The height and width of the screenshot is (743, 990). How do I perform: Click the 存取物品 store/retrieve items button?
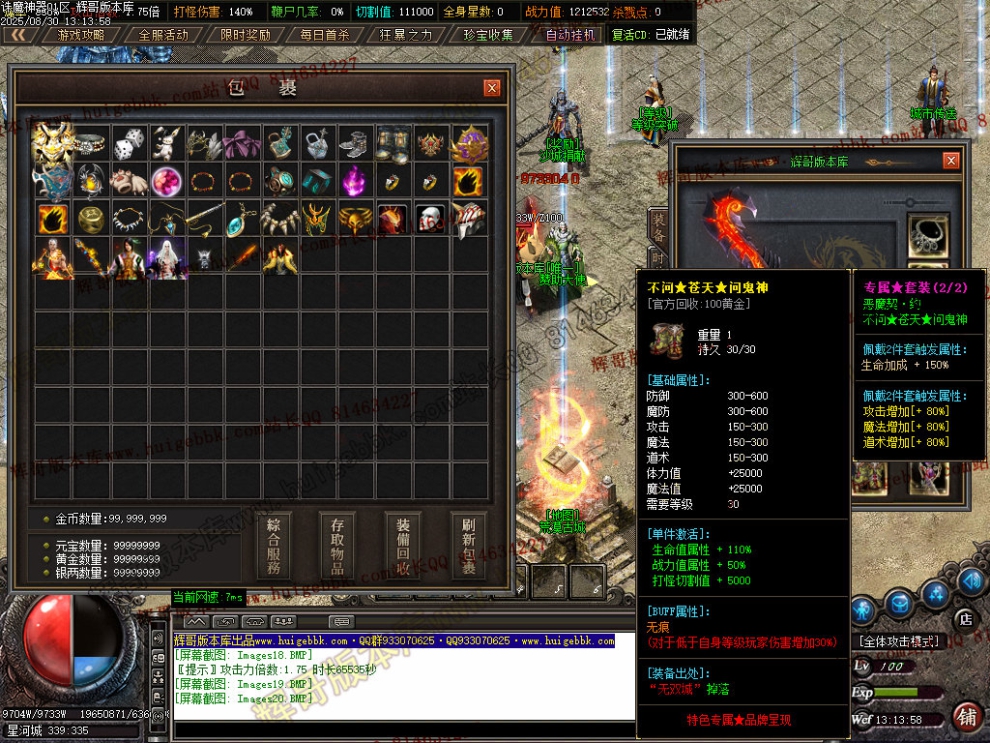pos(337,547)
